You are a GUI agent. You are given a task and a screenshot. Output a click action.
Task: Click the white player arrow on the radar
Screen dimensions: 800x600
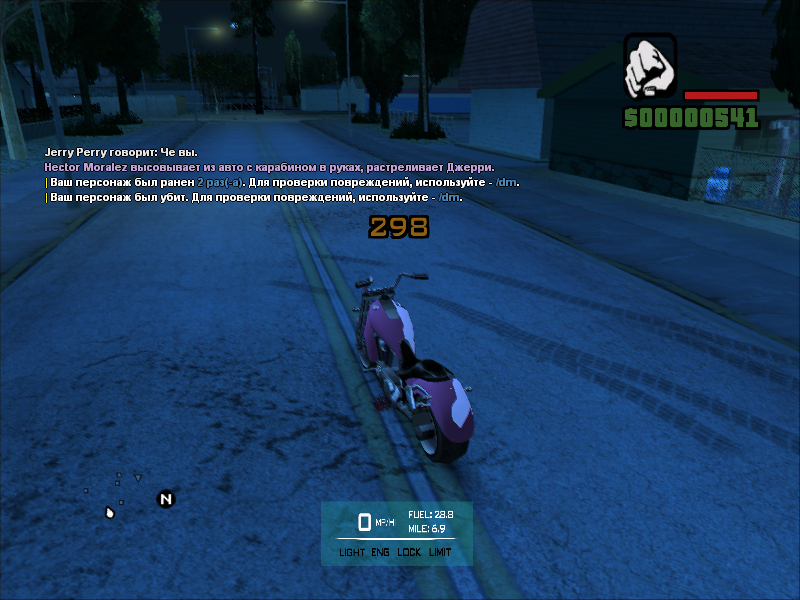110,513
